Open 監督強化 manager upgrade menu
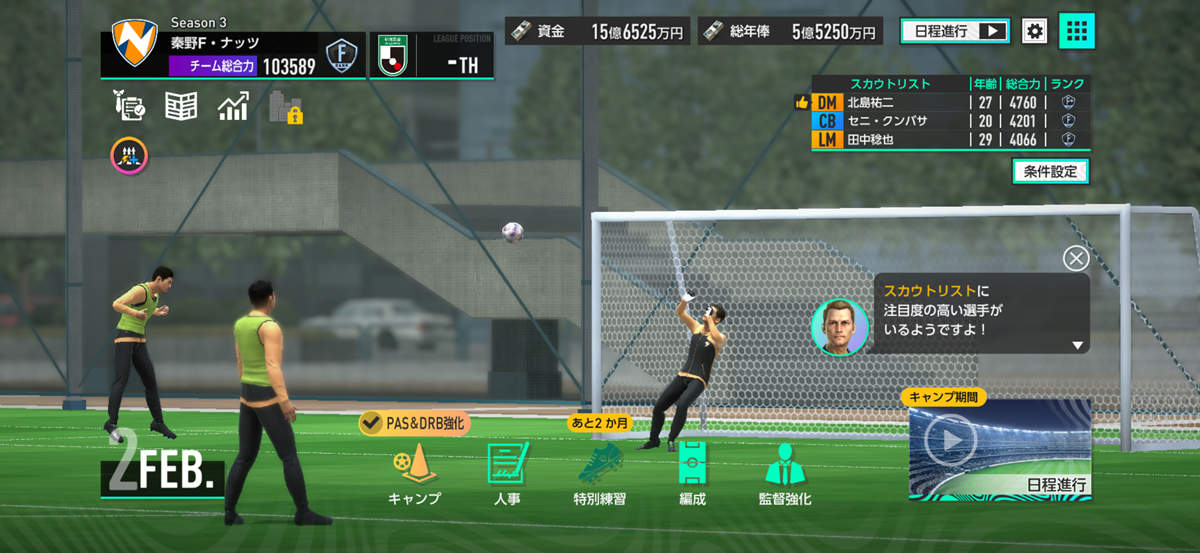This screenshot has height=553, width=1200. [785, 474]
